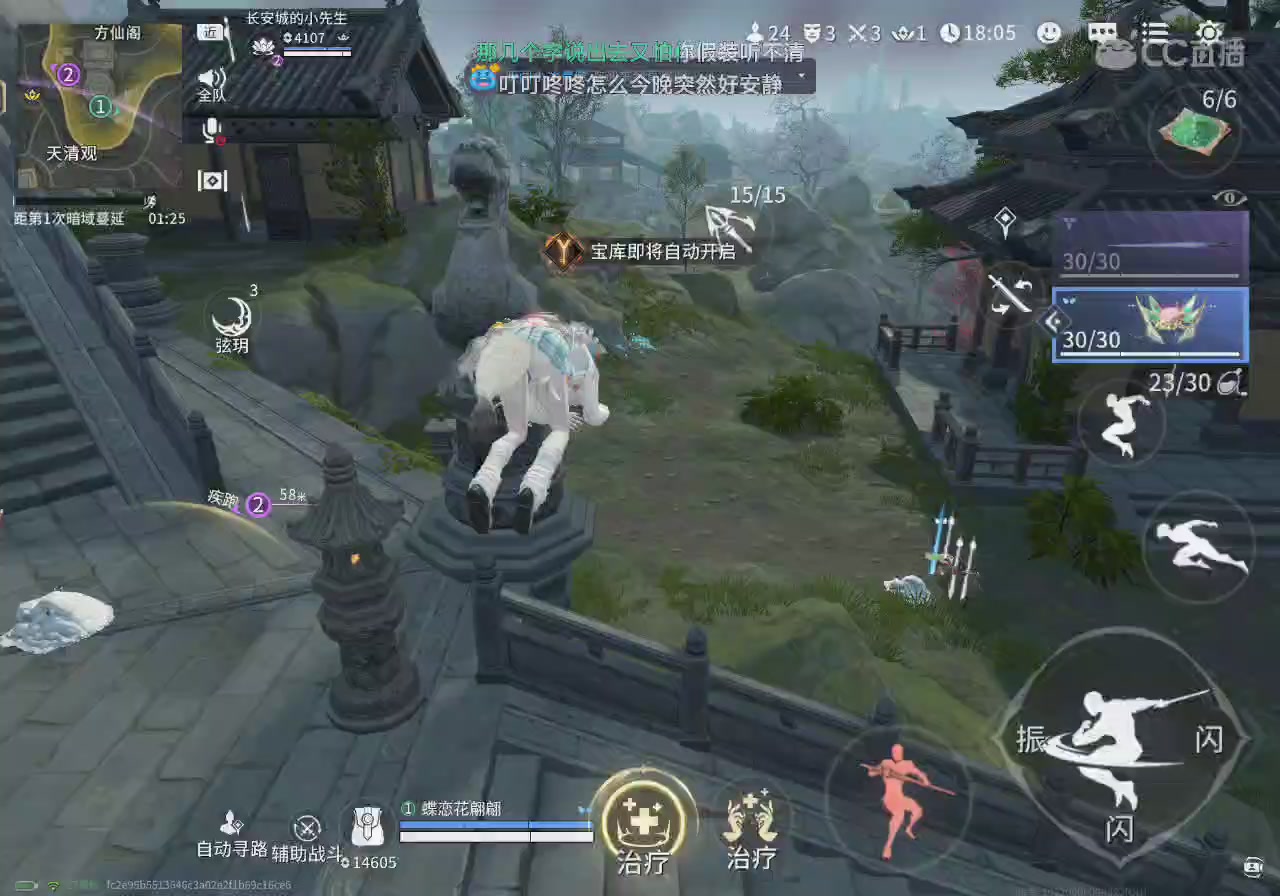Disable the 辅助战斗 assisted combat toggle
This screenshot has height=896, width=1280.
[x=307, y=828]
